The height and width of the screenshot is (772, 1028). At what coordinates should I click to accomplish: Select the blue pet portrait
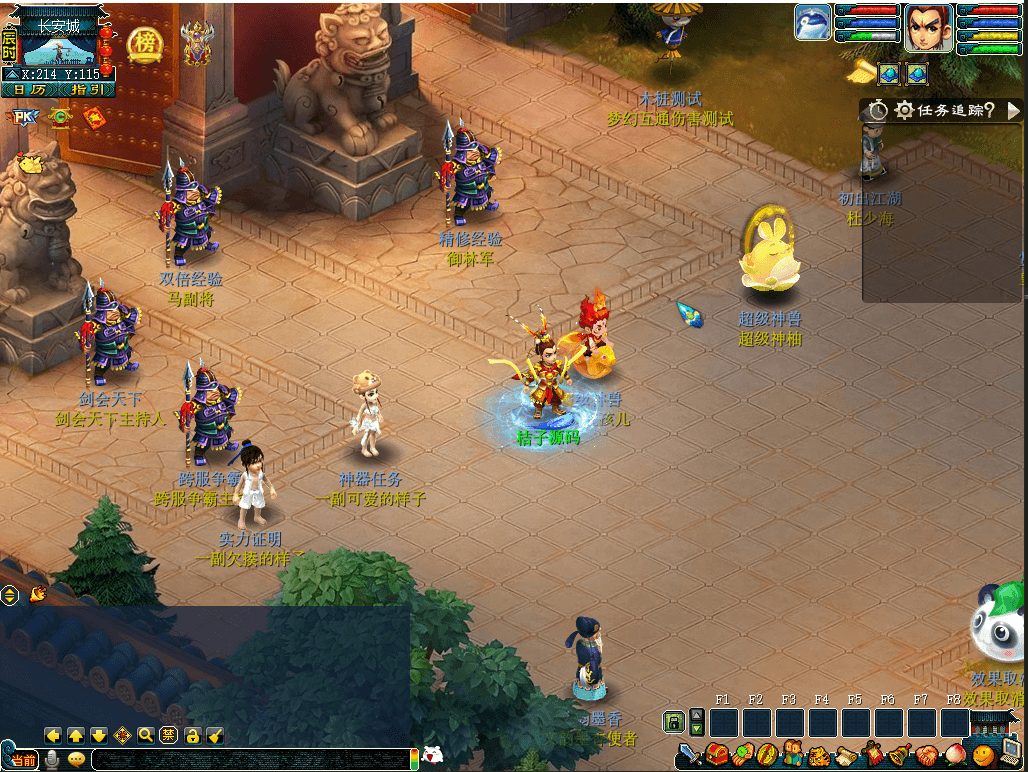click(x=813, y=22)
